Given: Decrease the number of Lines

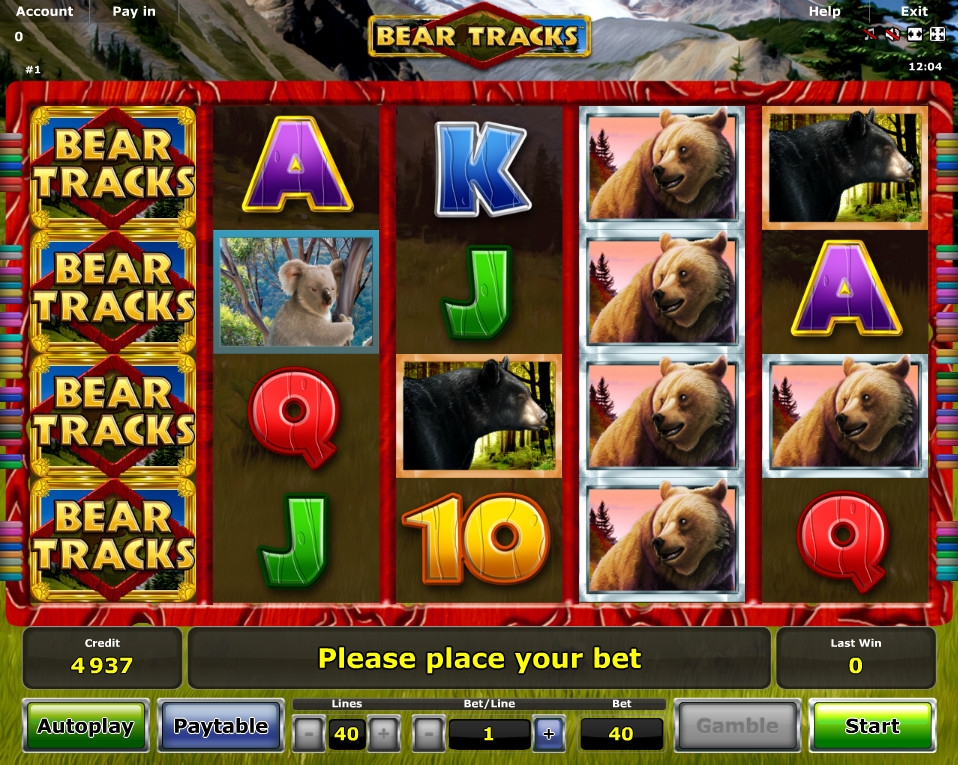Looking at the screenshot, I should point(309,735).
